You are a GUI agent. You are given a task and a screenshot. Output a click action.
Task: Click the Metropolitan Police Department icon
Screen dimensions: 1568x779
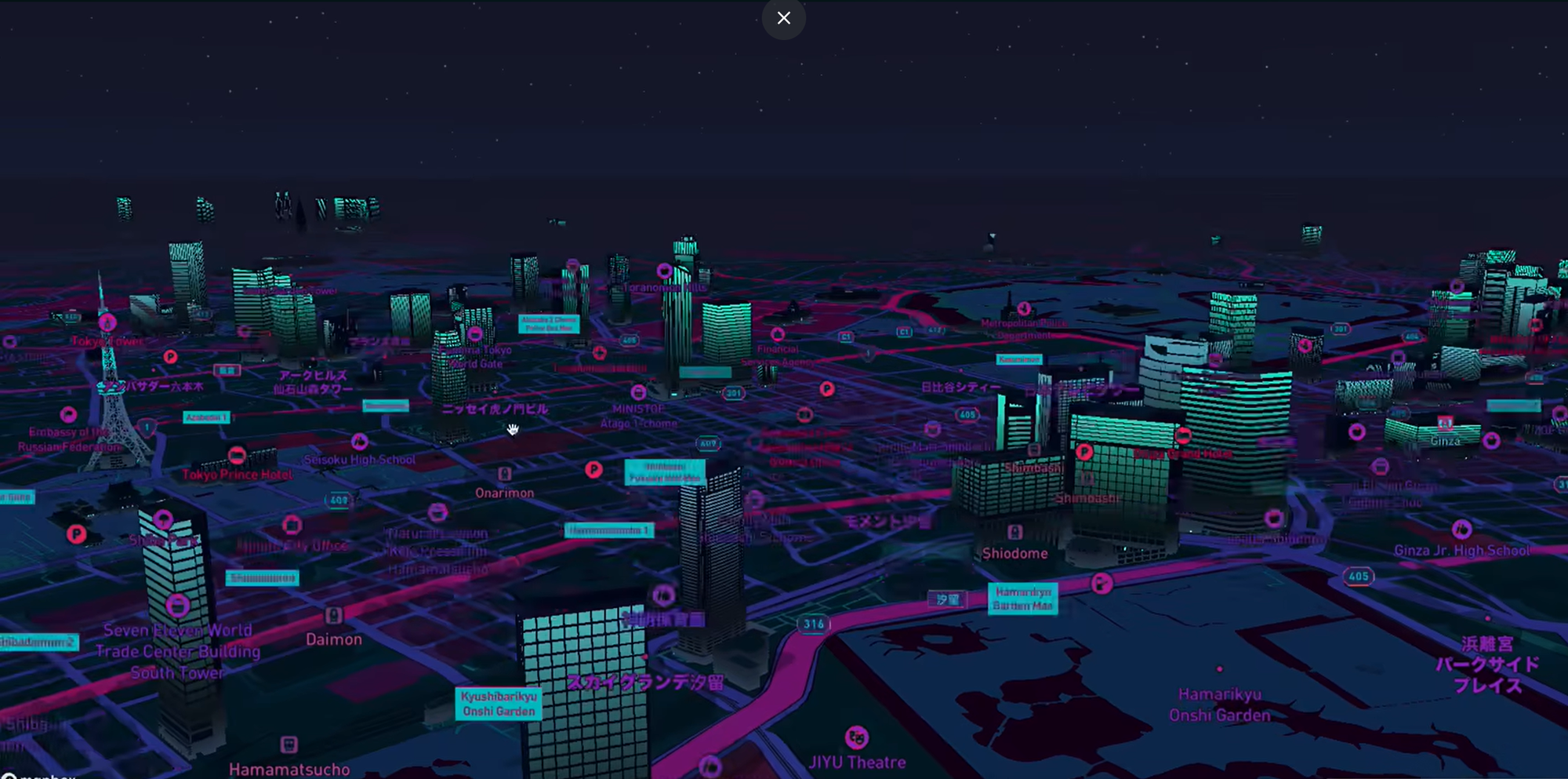(1023, 309)
